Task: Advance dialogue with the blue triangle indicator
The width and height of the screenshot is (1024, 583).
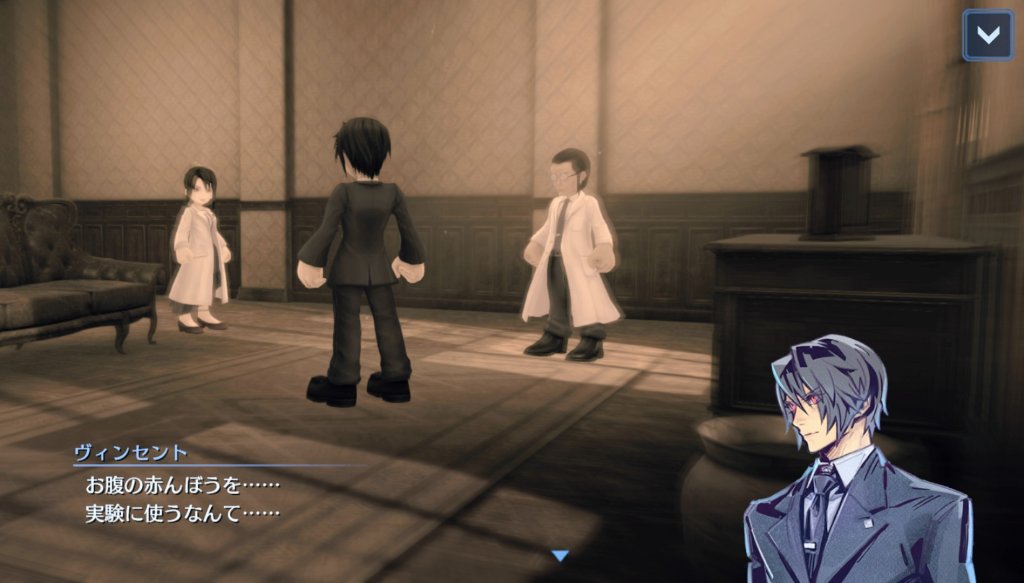Action: click(x=560, y=555)
